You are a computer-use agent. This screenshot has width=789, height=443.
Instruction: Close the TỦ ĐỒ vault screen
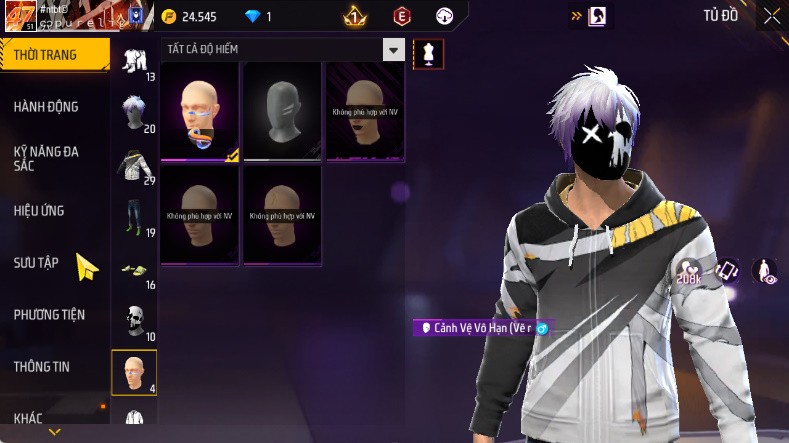click(x=772, y=16)
